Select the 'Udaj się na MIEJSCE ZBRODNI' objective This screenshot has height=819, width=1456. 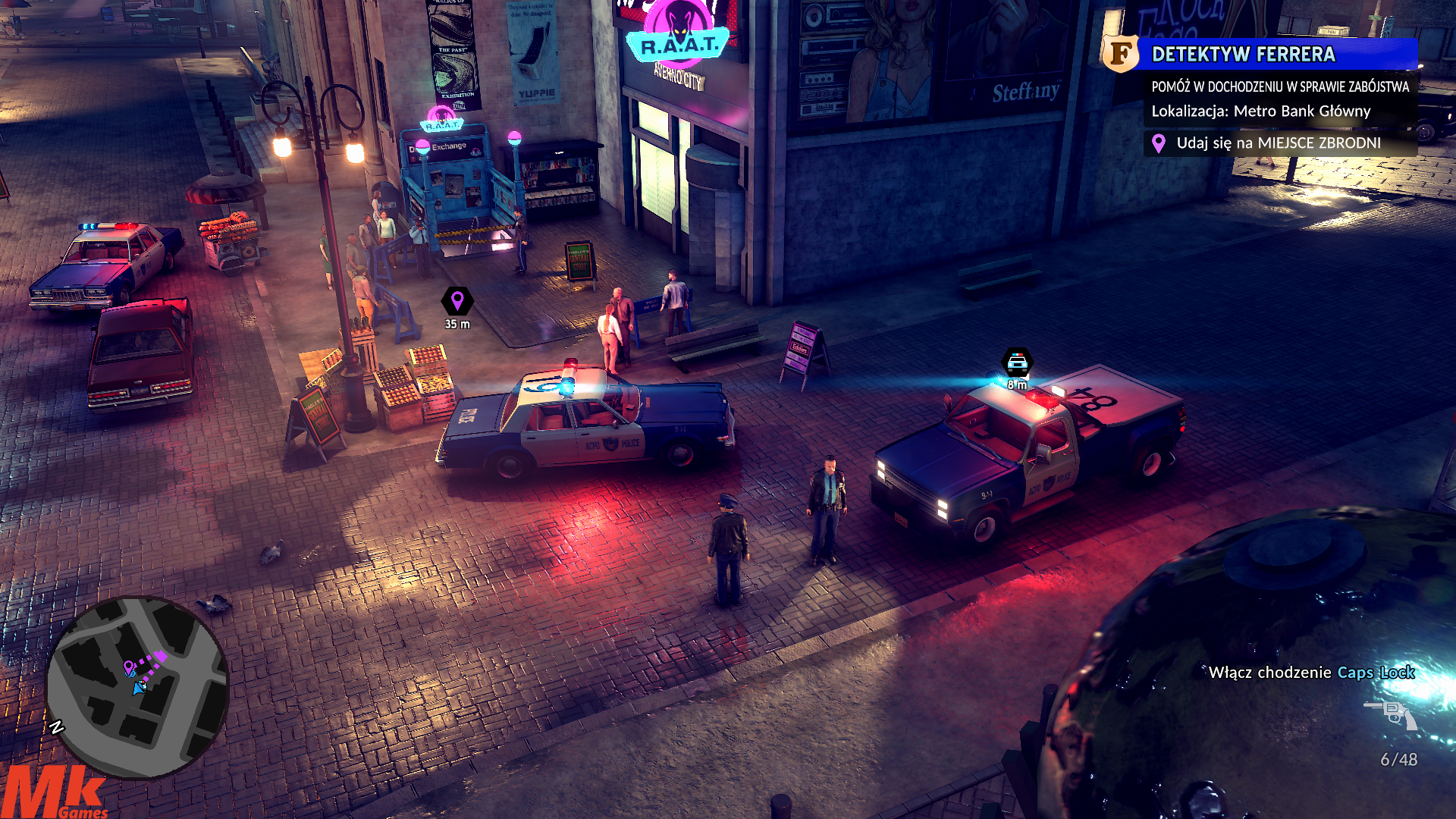1279,143
